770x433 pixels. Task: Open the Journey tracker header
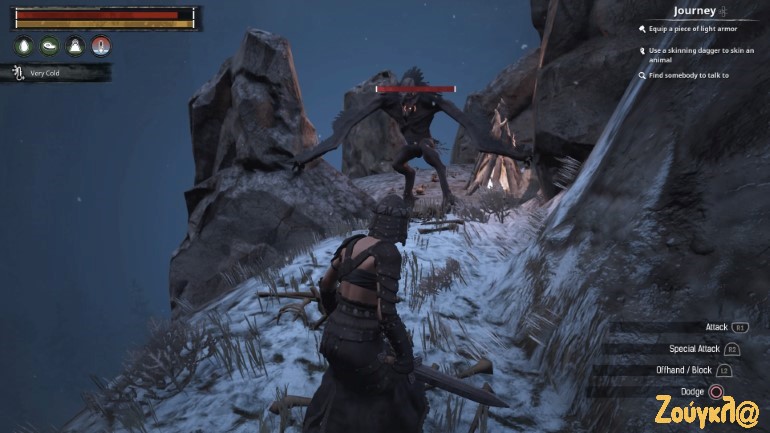coord(694,11)
